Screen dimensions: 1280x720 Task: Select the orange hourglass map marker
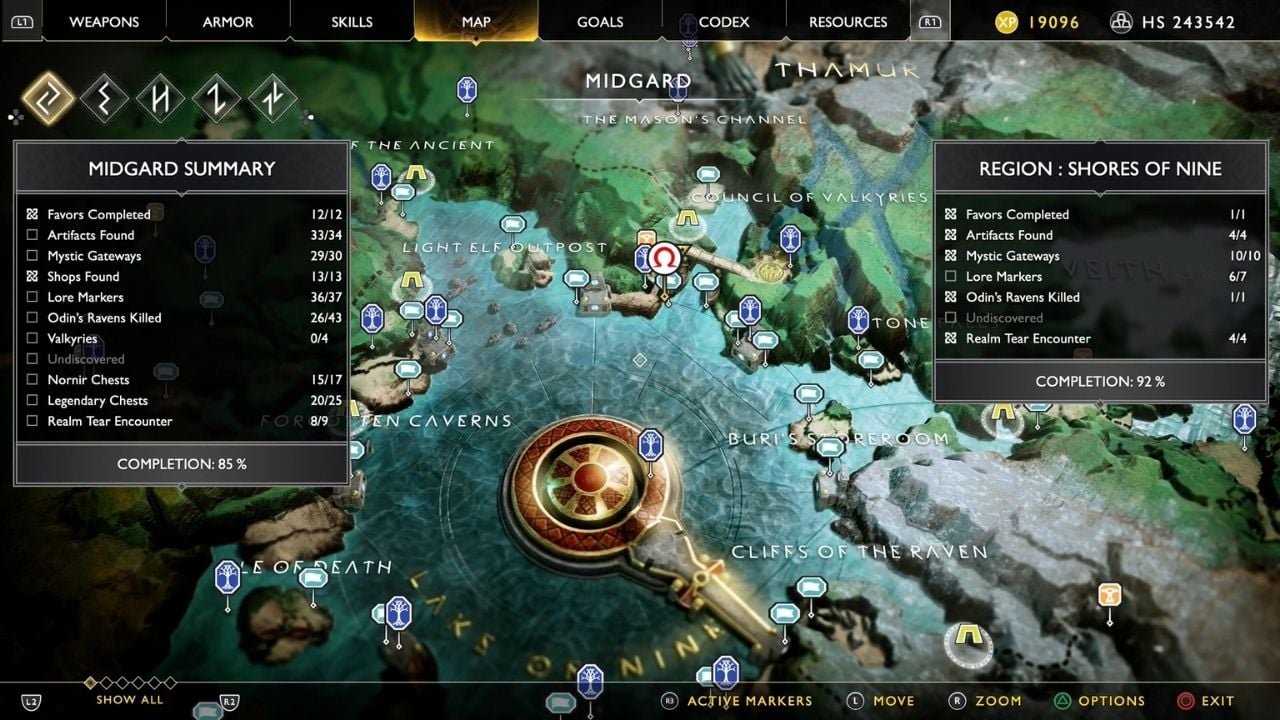pos(1109,596)
